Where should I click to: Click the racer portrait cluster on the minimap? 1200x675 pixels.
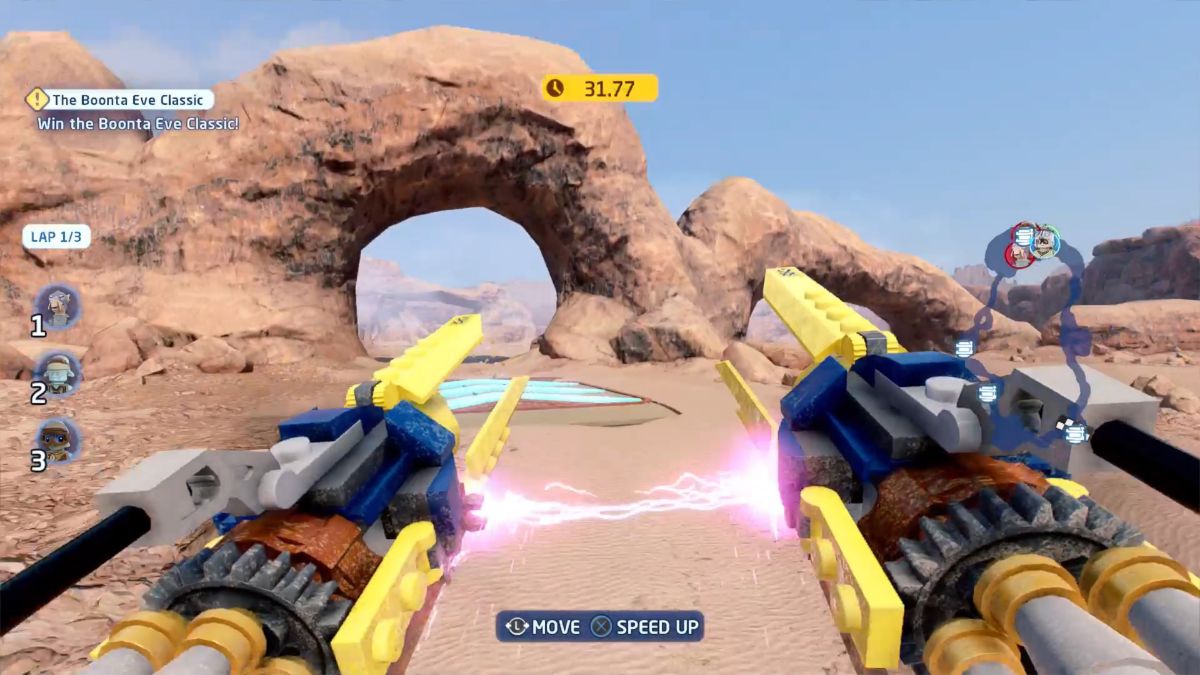pyautogui.click(x=1033, y=245)
